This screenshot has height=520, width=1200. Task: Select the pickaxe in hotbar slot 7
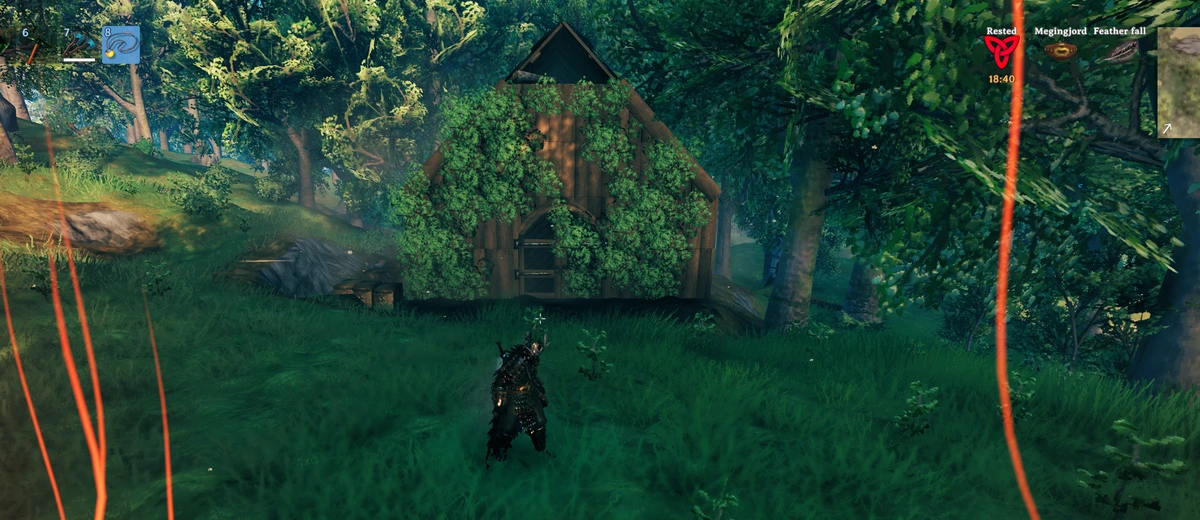point(80,46)
